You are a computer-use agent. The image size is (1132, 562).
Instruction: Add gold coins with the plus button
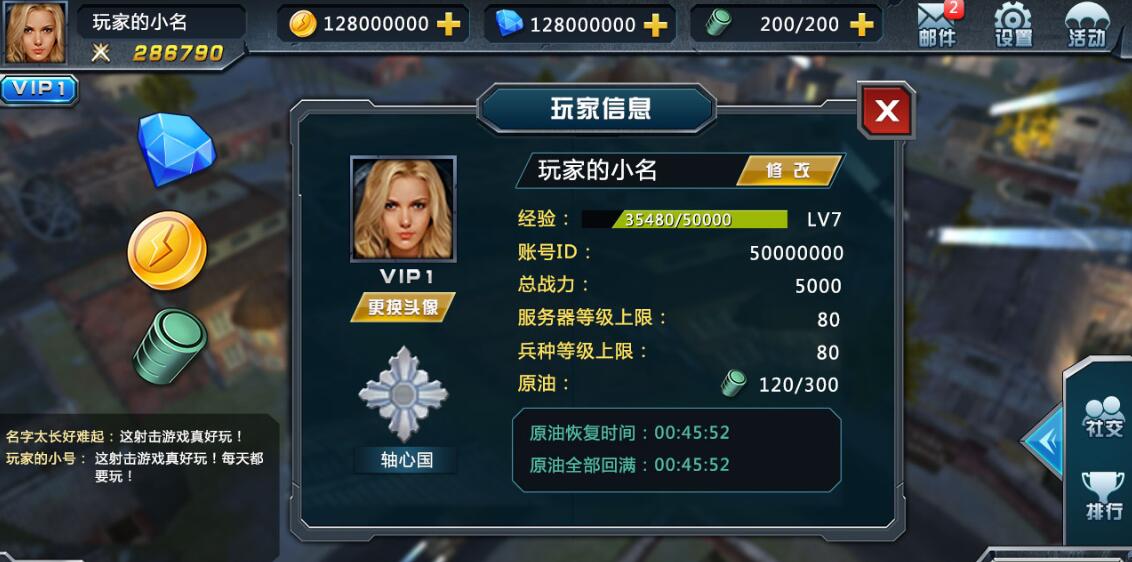tap(449, 24)
